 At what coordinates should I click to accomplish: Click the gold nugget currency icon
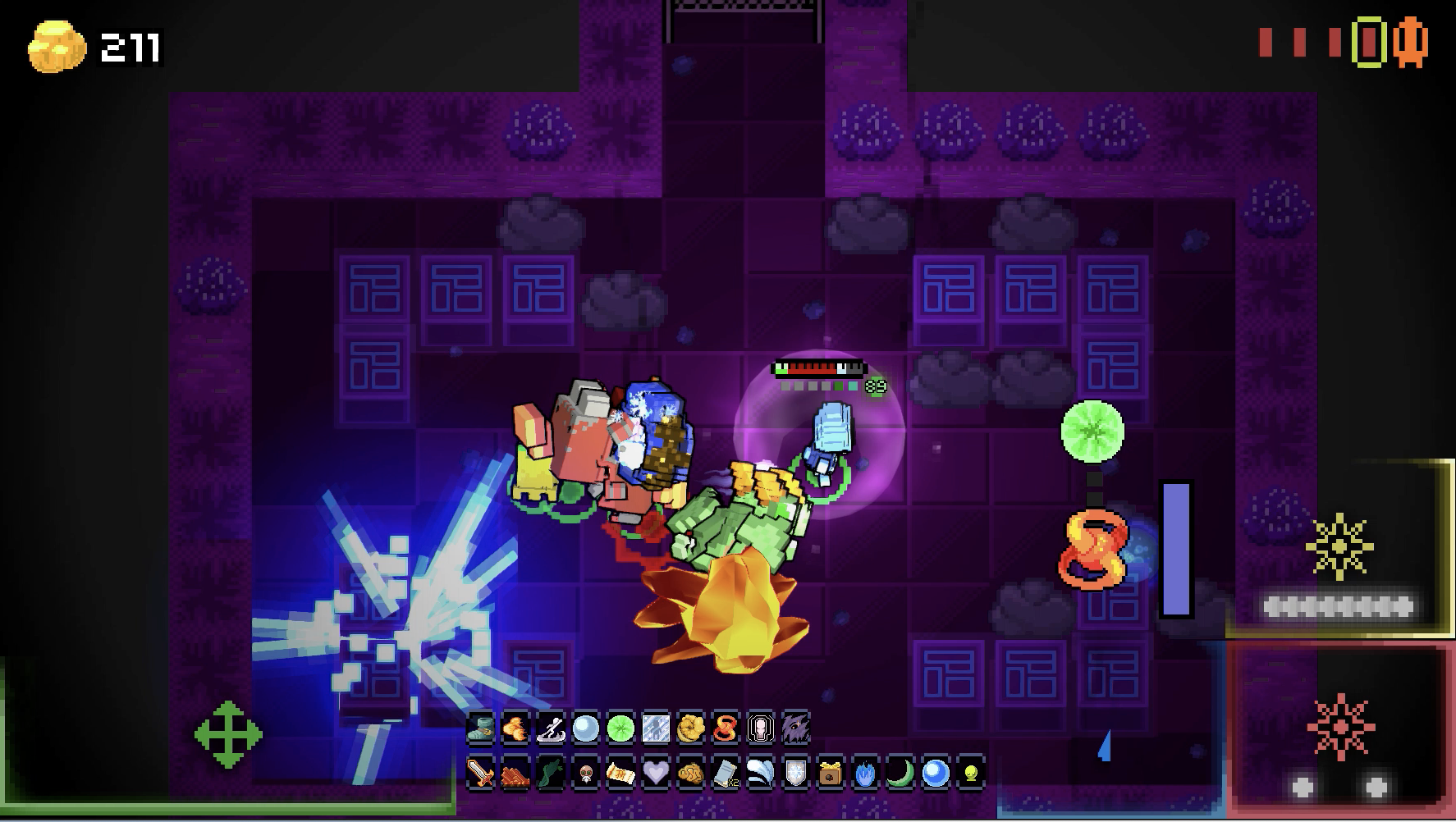(x=57, y=48)
